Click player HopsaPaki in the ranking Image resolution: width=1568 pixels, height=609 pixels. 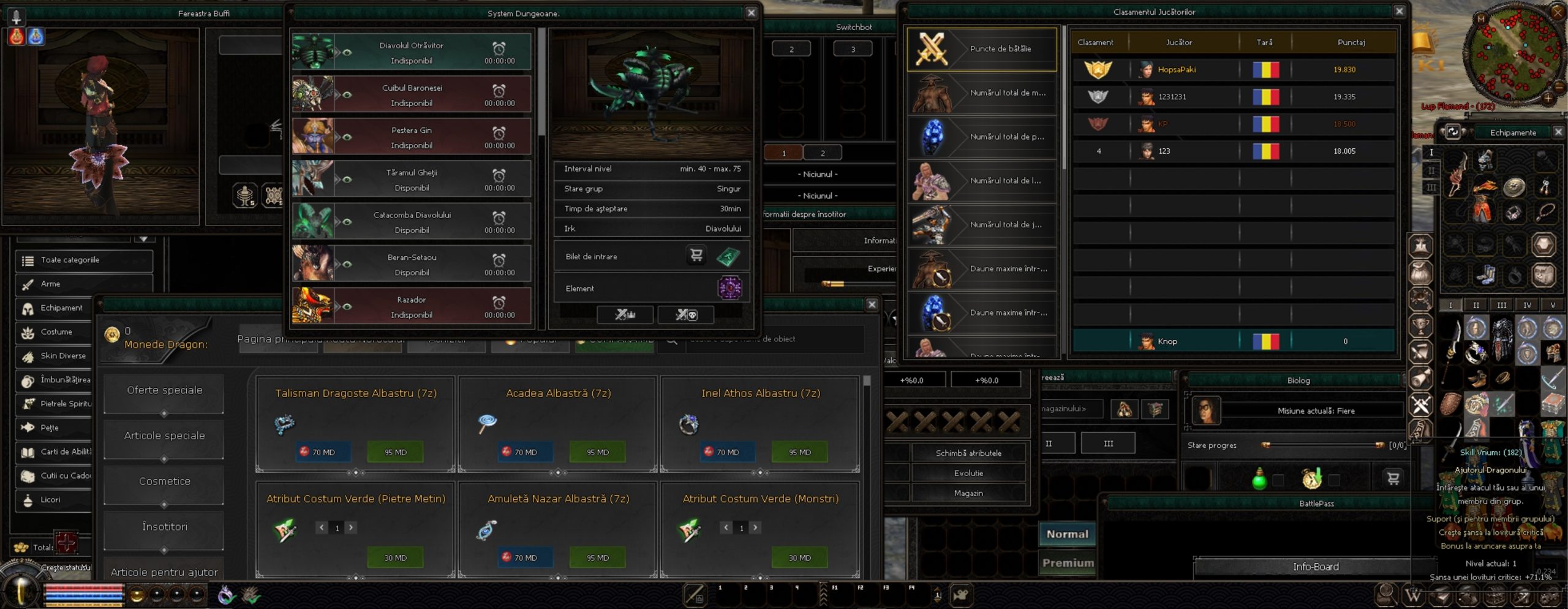coord(1176,69)
